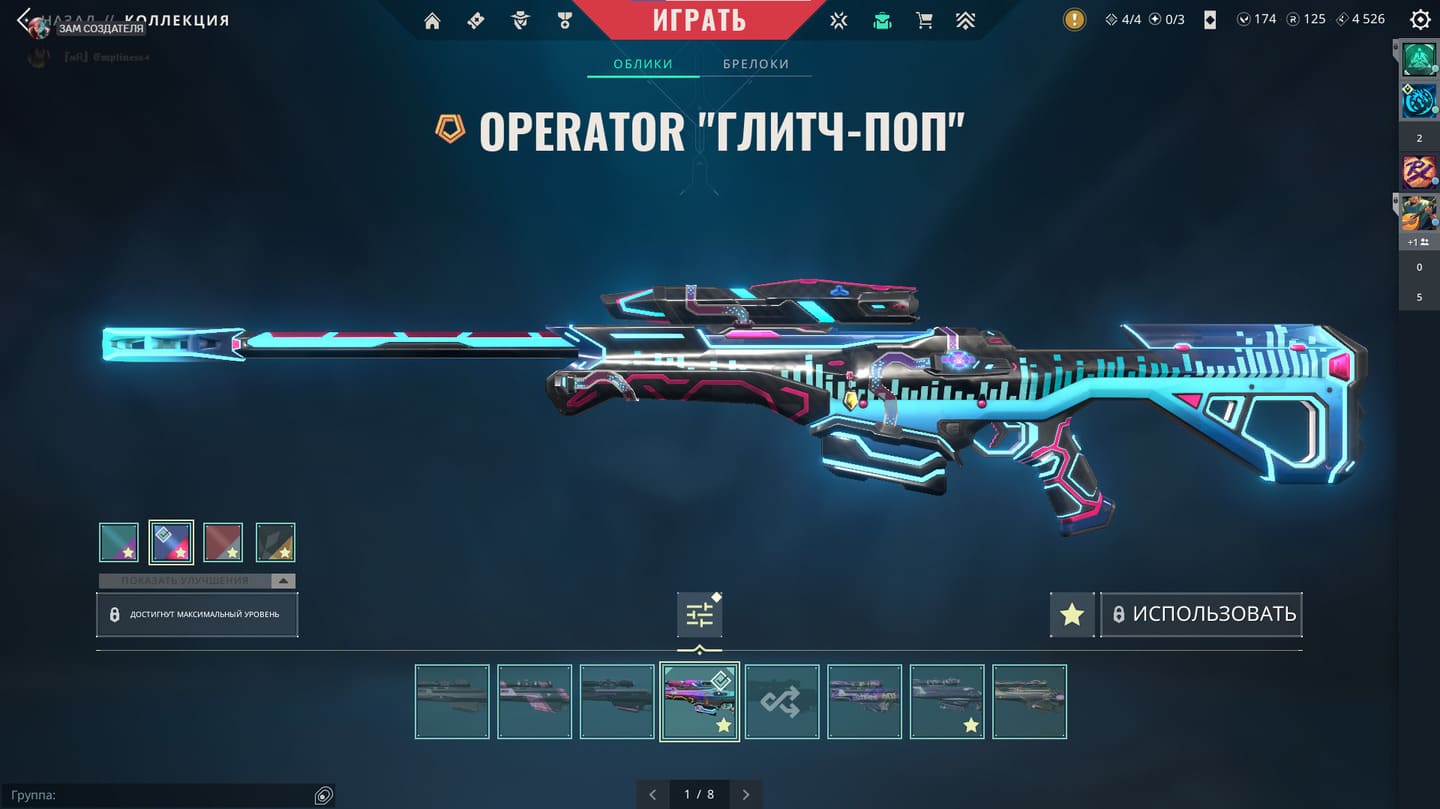The width and height of the screenshot is (1440, 809).
Task: Go to the next skin page arrow
Action: click(x=746, y=794)
